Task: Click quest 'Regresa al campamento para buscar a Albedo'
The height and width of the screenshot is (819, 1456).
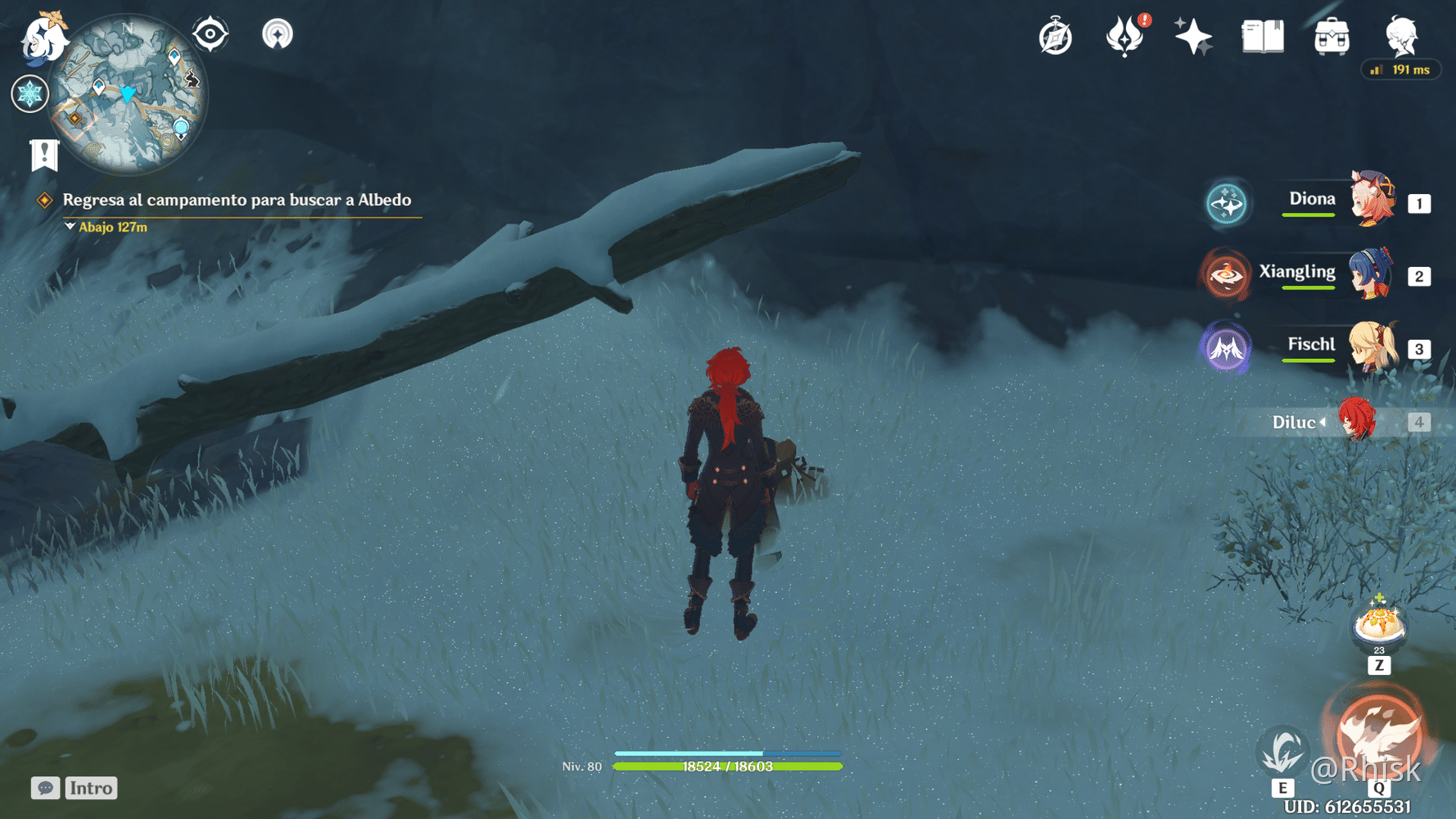Action: click(237, 200)
